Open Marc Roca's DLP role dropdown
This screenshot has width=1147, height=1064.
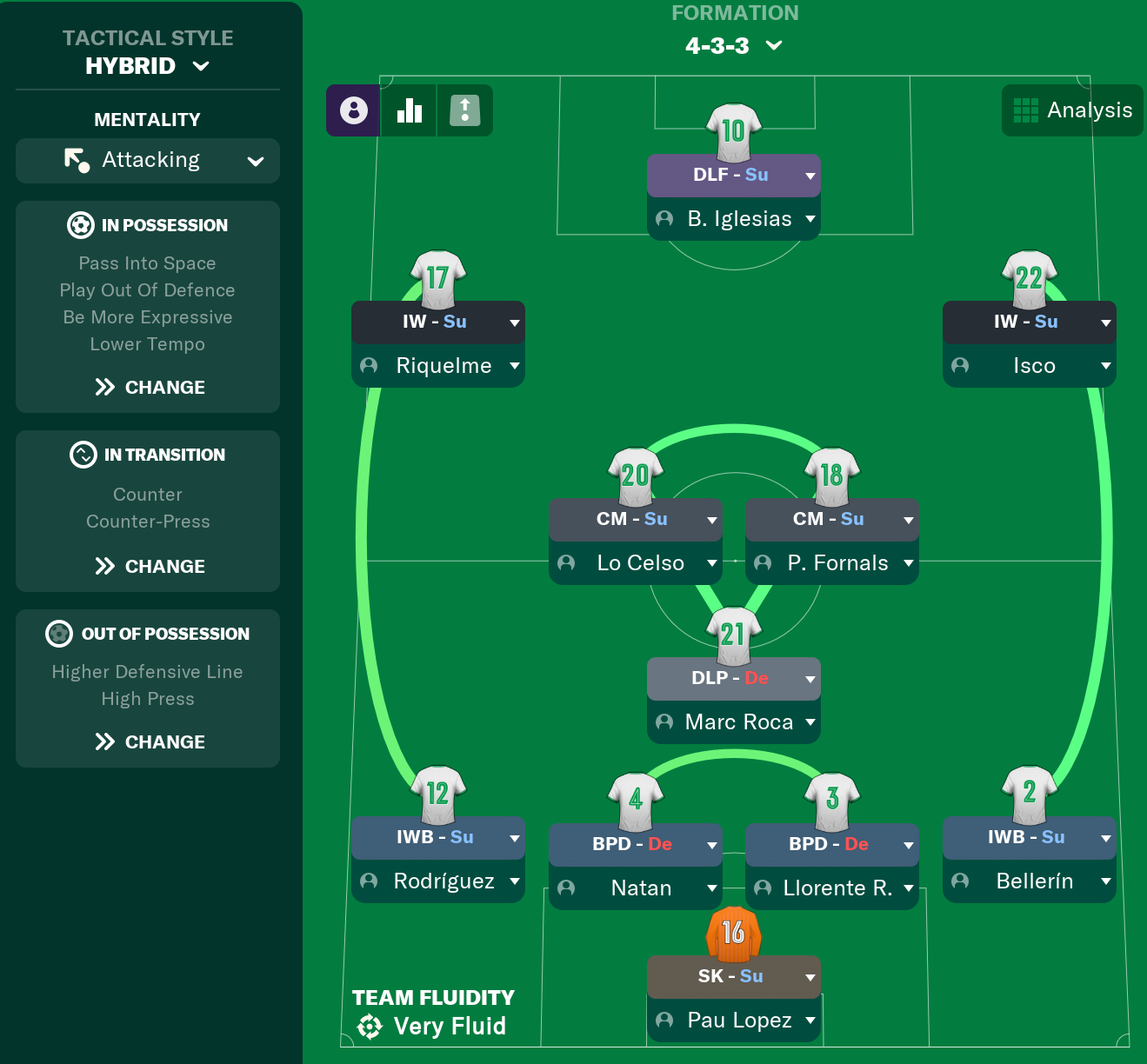click(808, 679)
